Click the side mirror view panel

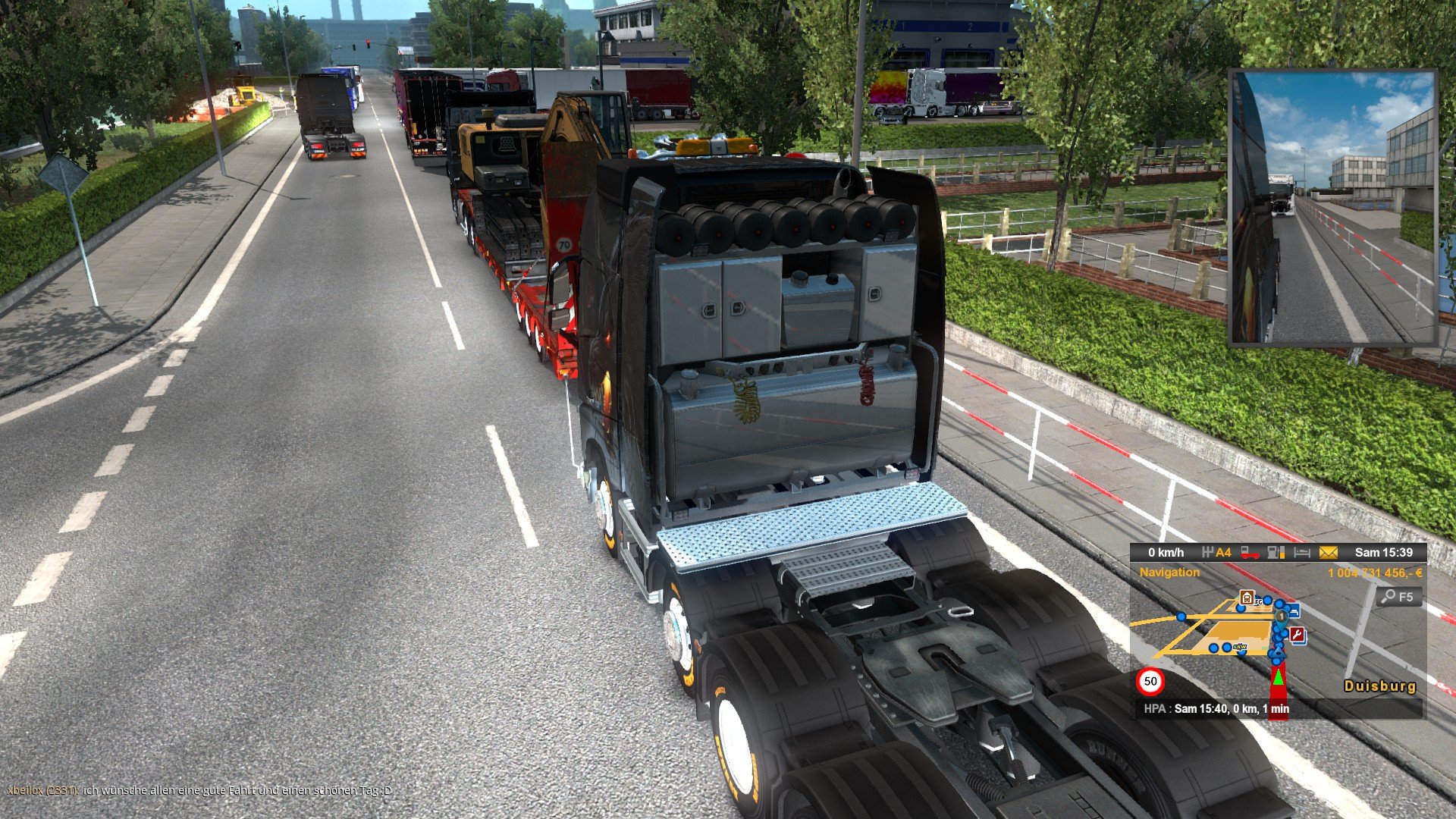[x=1332, y=207]
